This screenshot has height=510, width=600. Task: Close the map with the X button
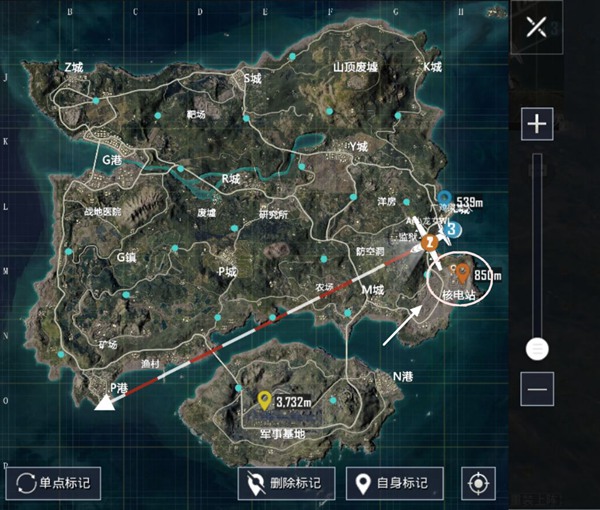537,29
